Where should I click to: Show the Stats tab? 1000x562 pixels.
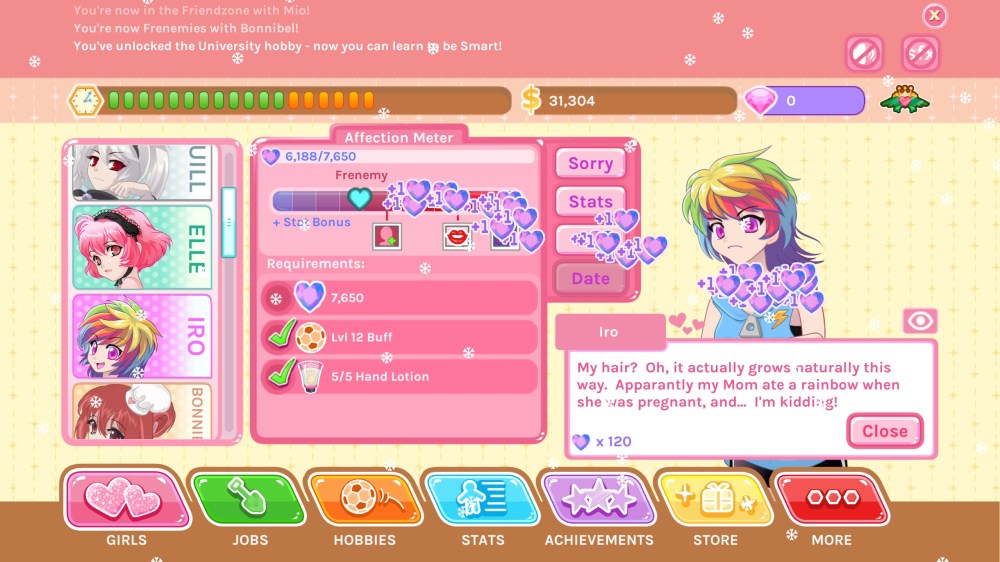pos(482,498)
